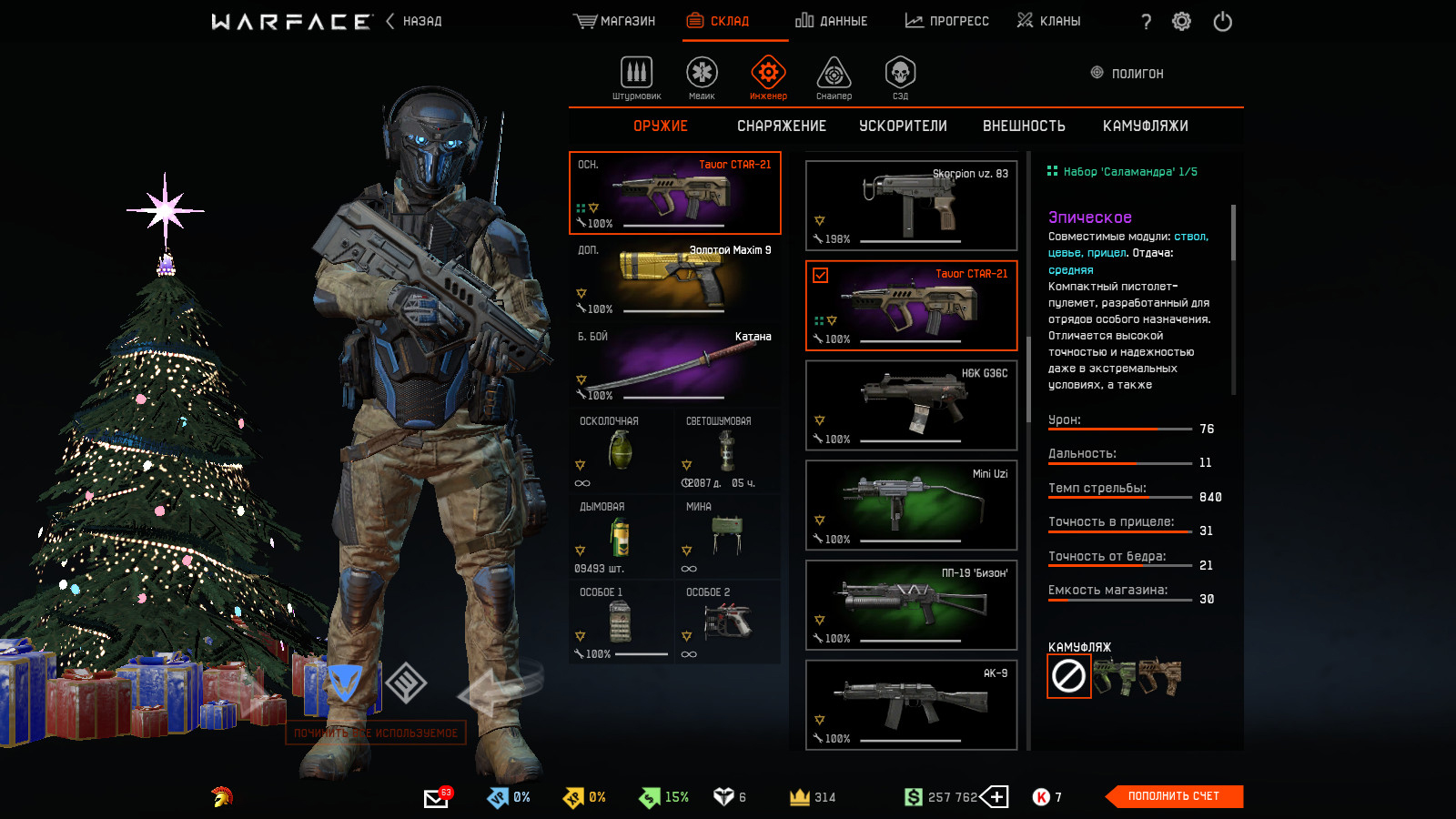The width and height of the screenshot is (1456, 819).
Task: Switch to the ДАННЫЕ tab
Action: point(831,21)
